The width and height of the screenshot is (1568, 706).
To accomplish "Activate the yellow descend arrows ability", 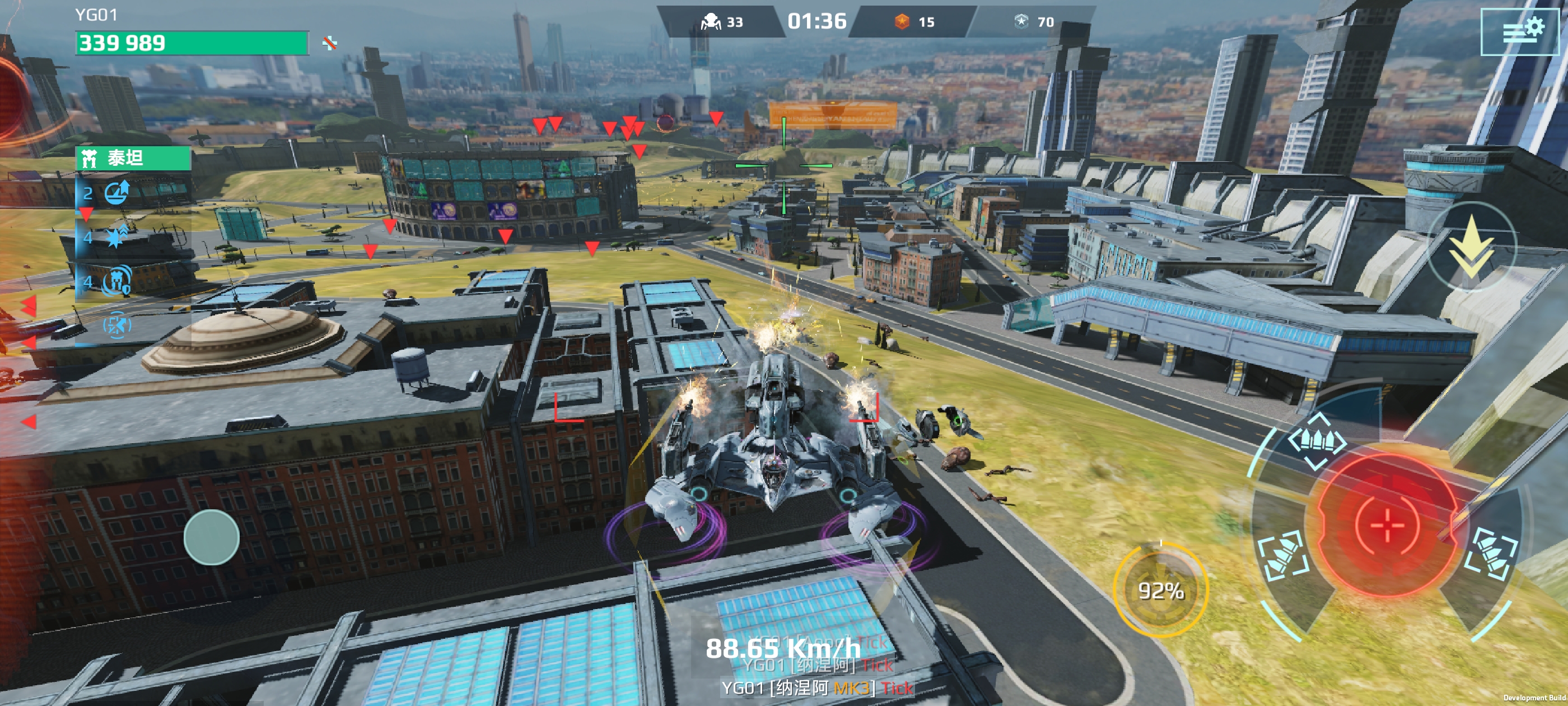I will point(1471,248).
